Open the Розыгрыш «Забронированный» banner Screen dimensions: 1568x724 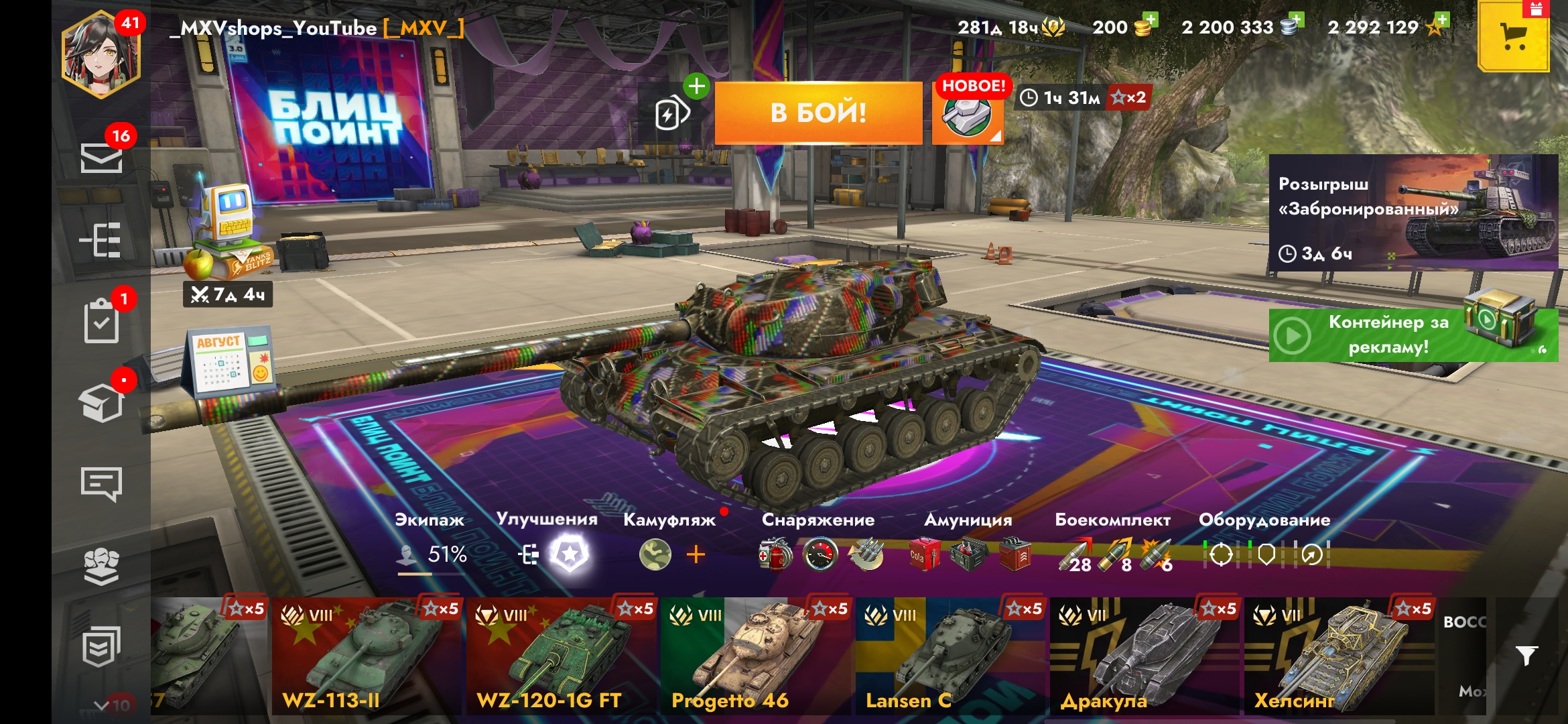point(1413,213)
